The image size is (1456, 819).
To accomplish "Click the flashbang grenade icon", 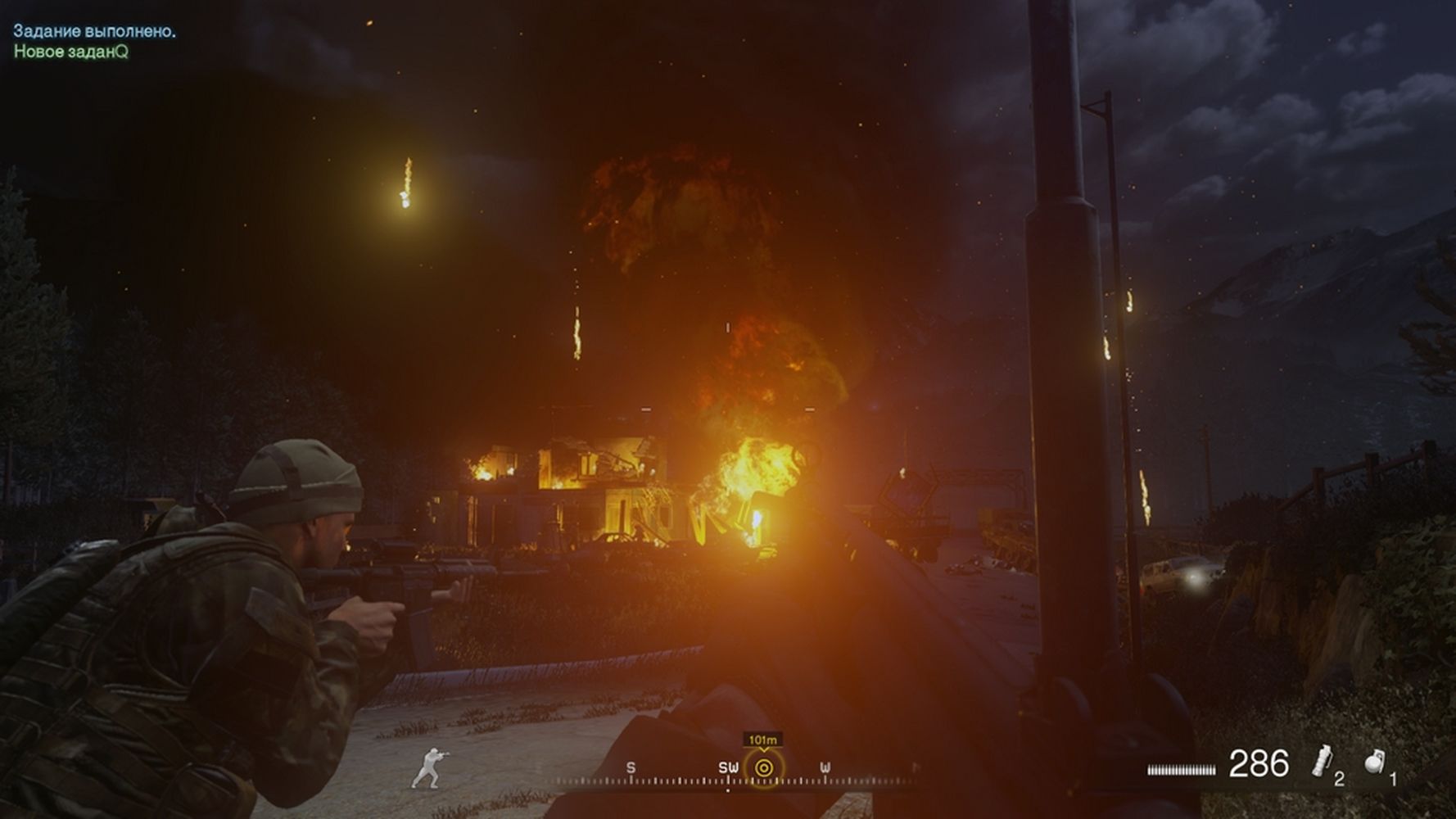I will coord(1320,761).
